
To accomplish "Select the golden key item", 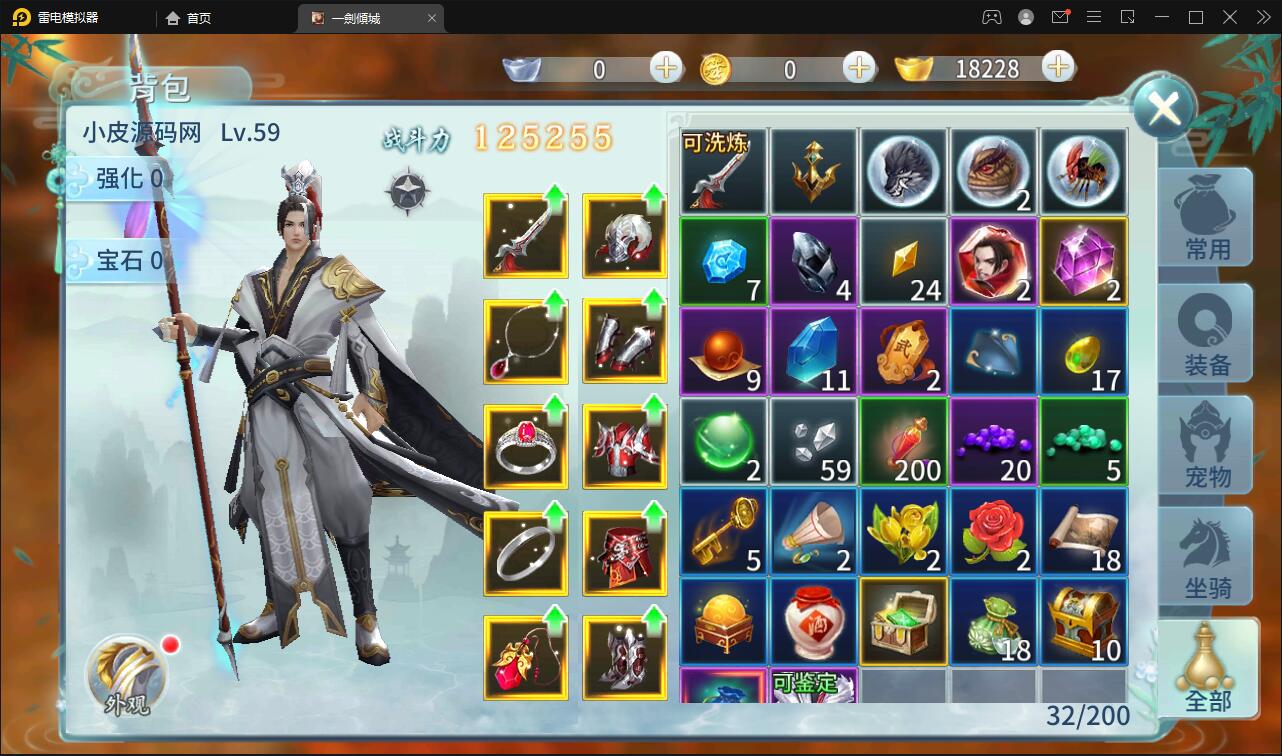I will pos(723,531).
